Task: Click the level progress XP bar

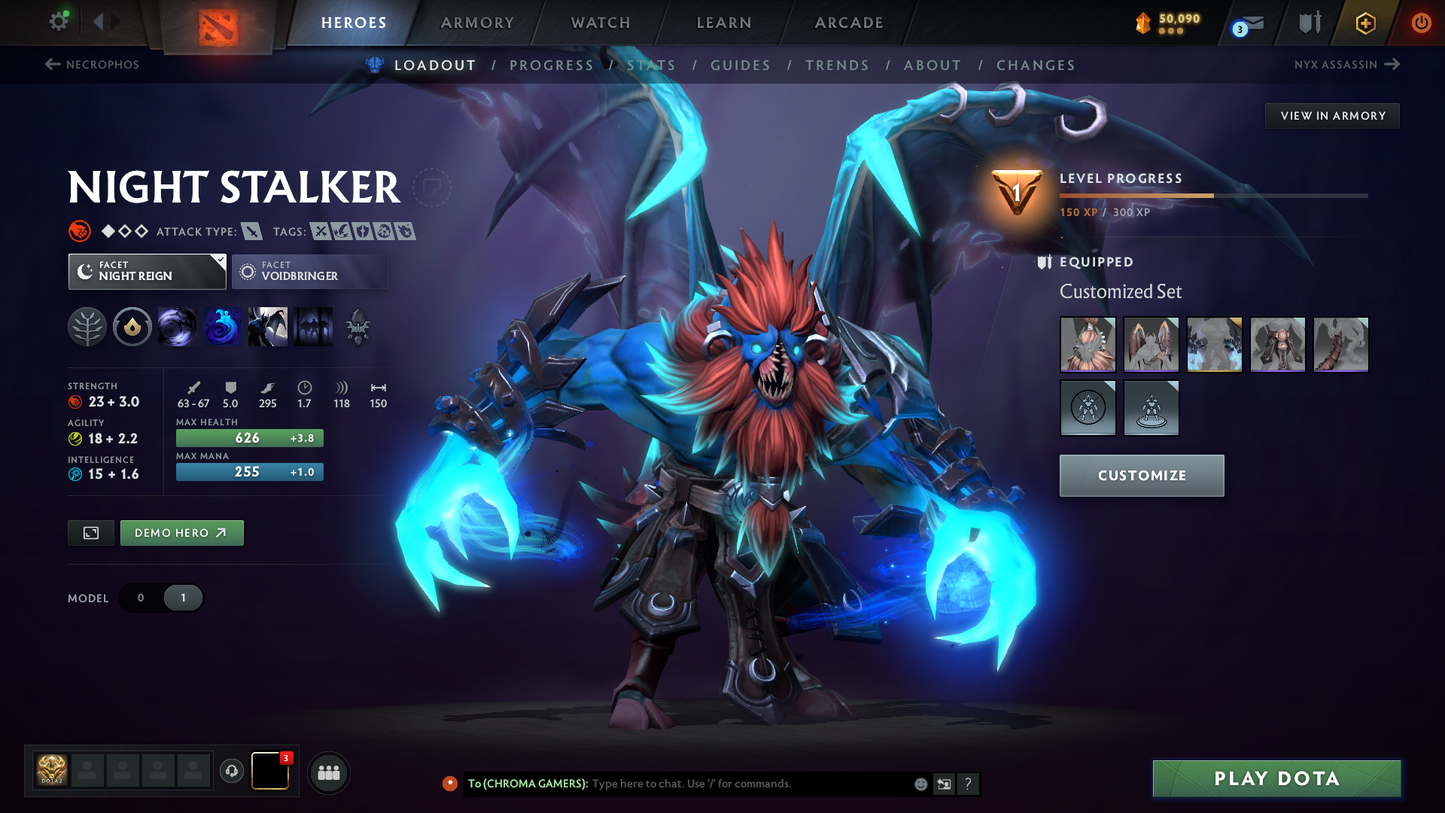Action: (1213, 196)
